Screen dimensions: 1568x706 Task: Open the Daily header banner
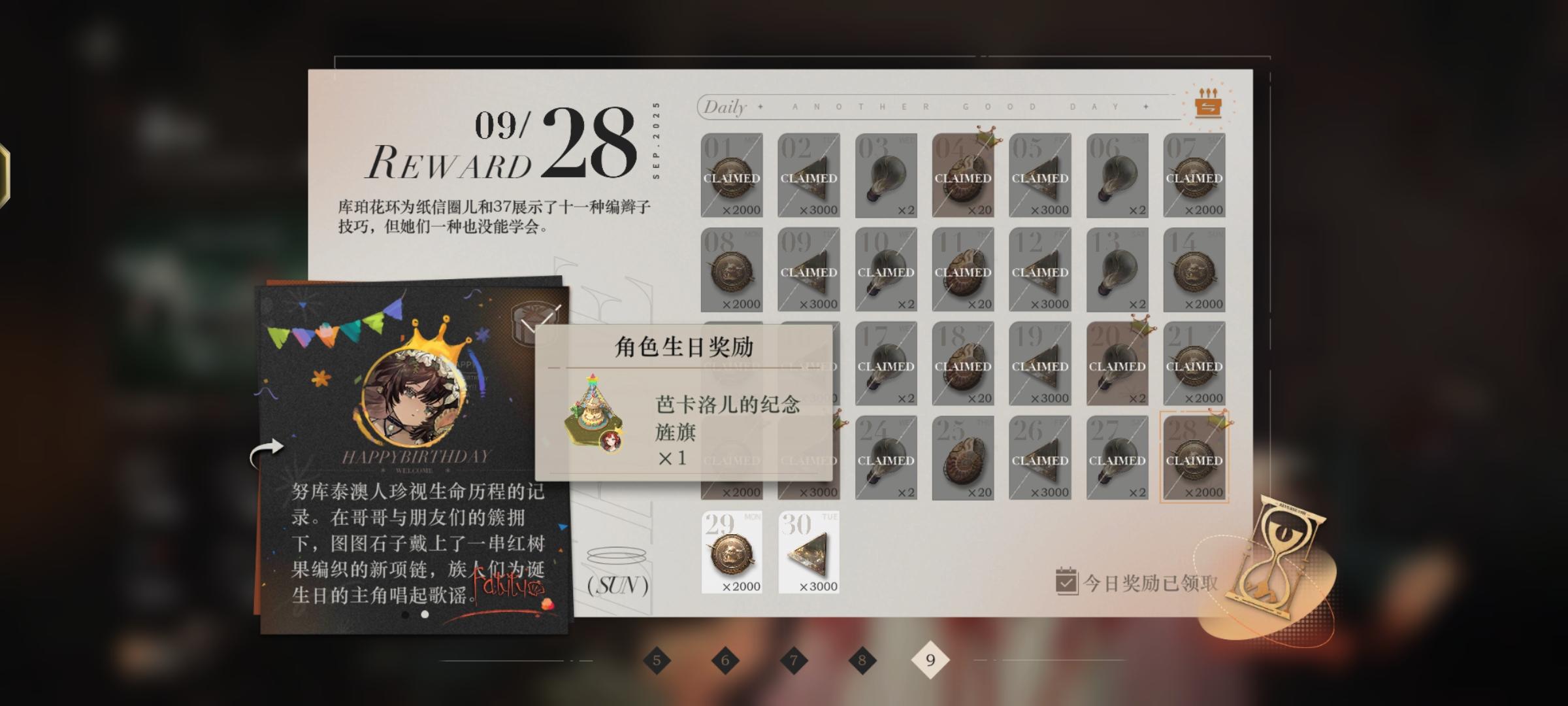pos(725,107)
